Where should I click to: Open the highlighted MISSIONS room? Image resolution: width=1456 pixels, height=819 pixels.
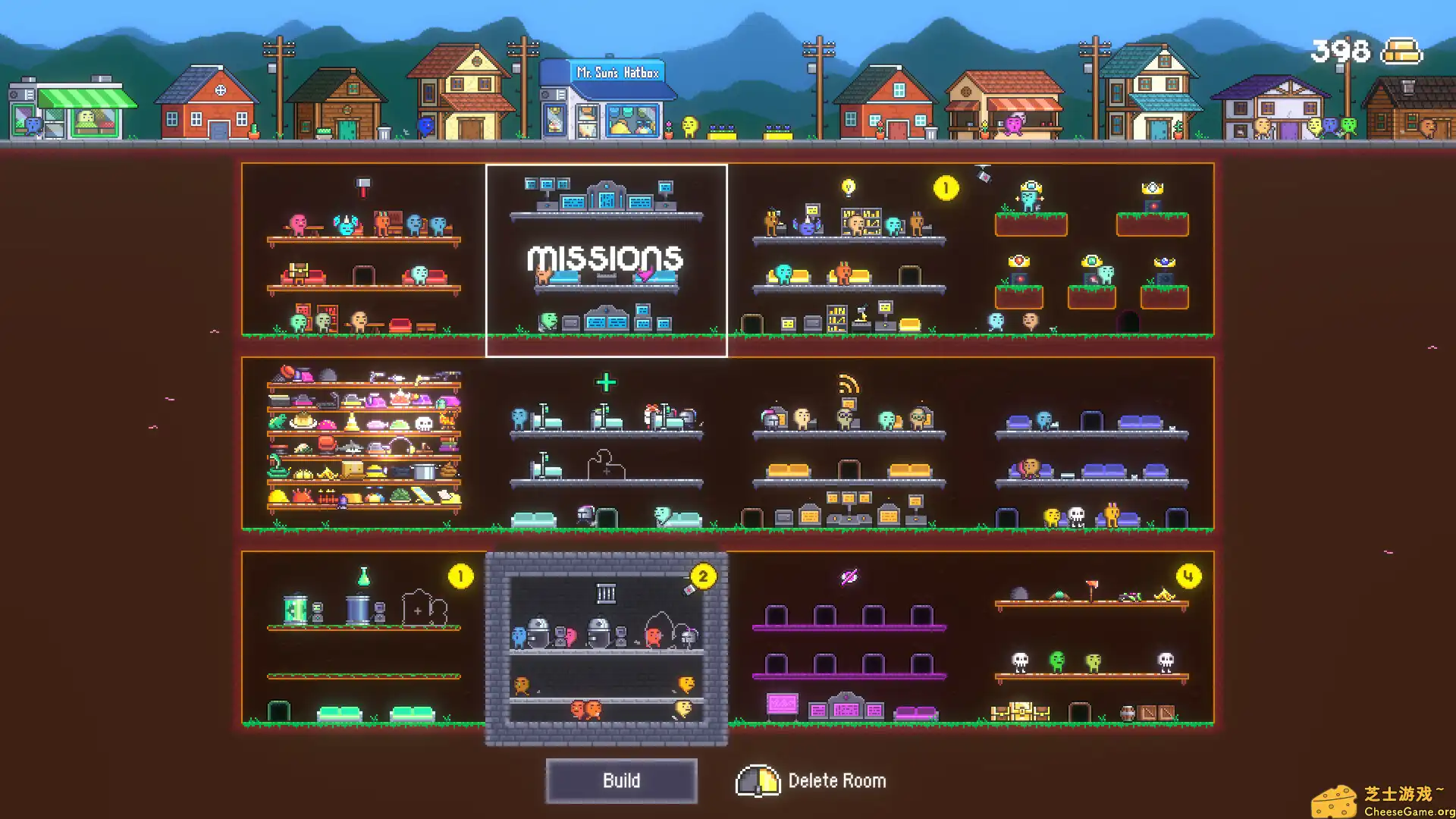607,260
